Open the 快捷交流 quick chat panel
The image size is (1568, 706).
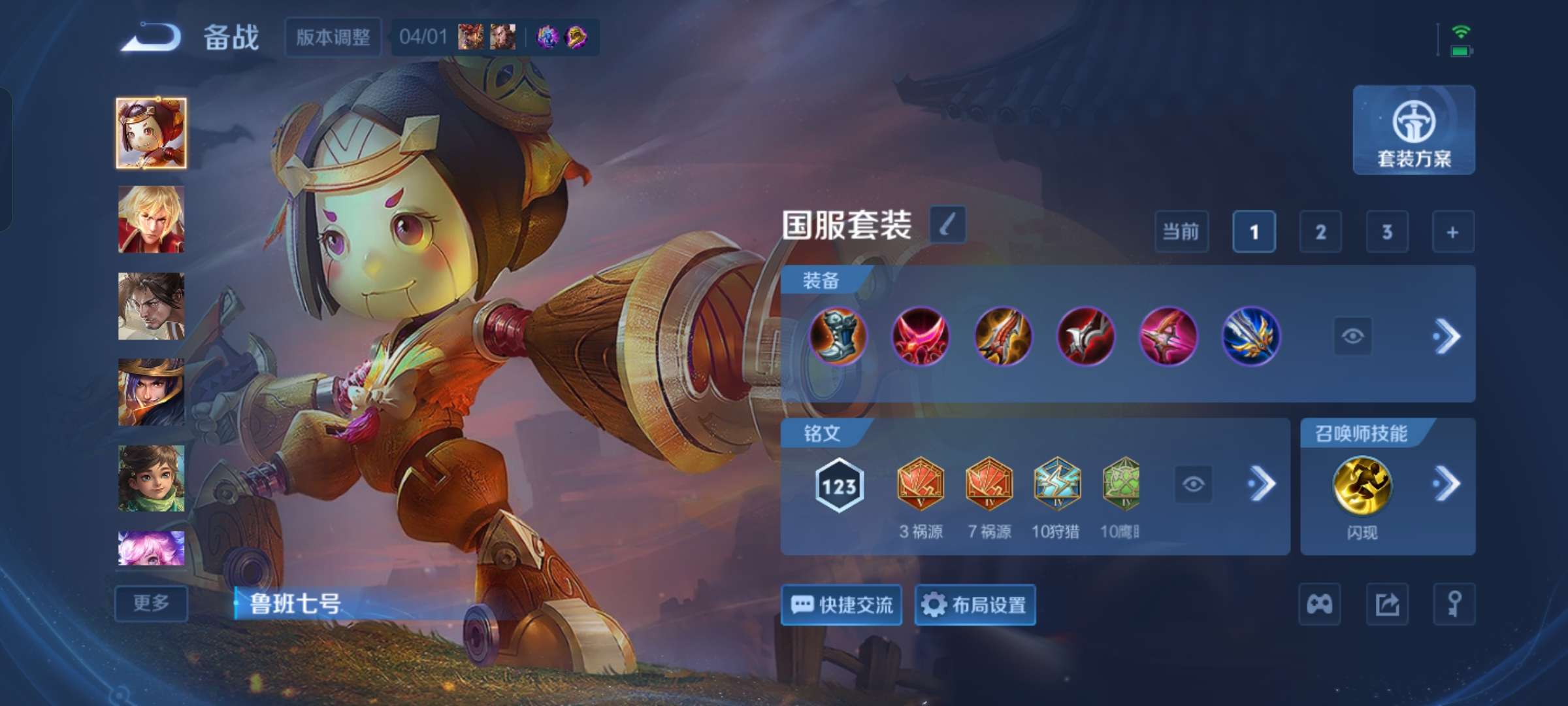pos(841,605)
